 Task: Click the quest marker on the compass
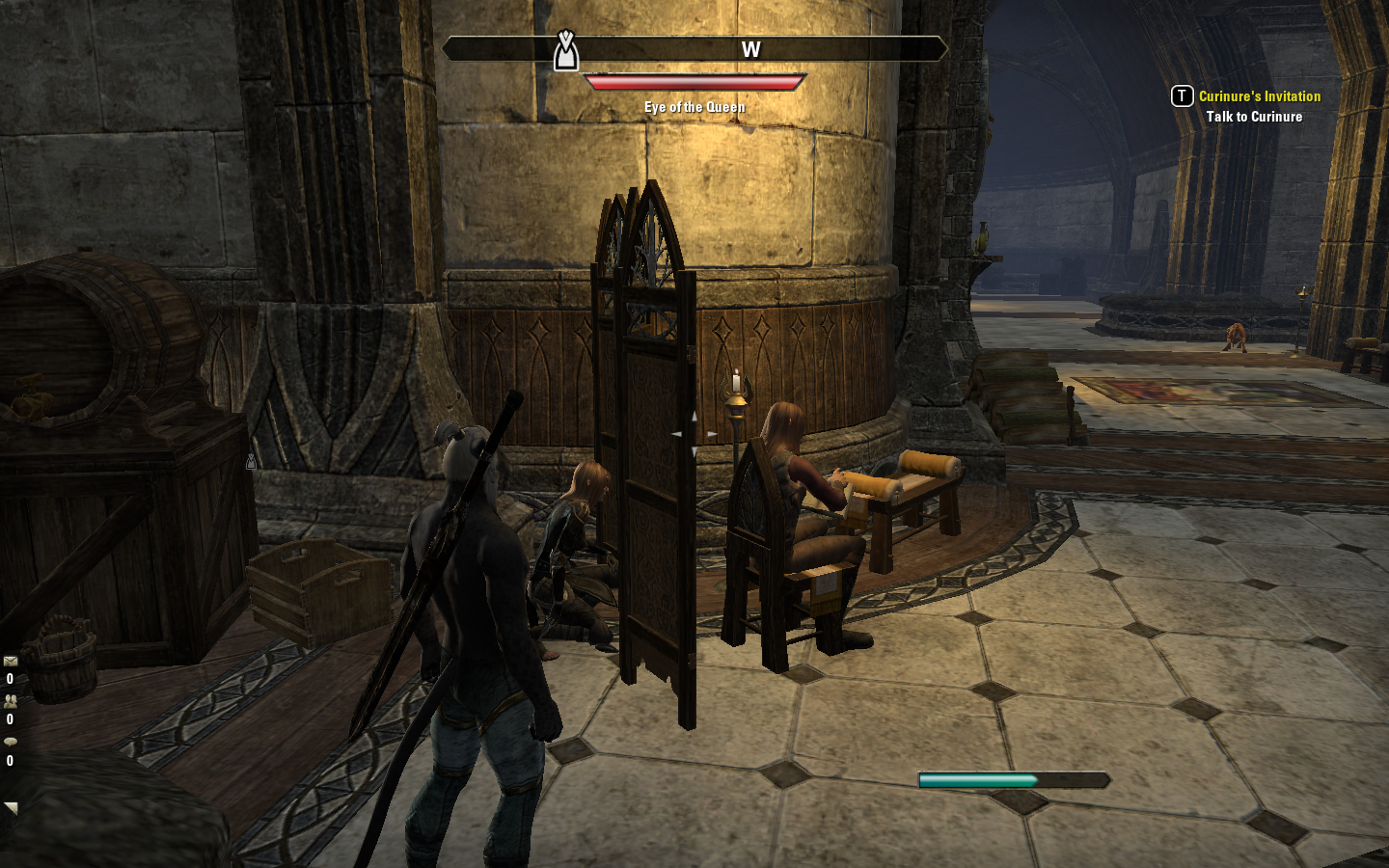coord(566,51)
